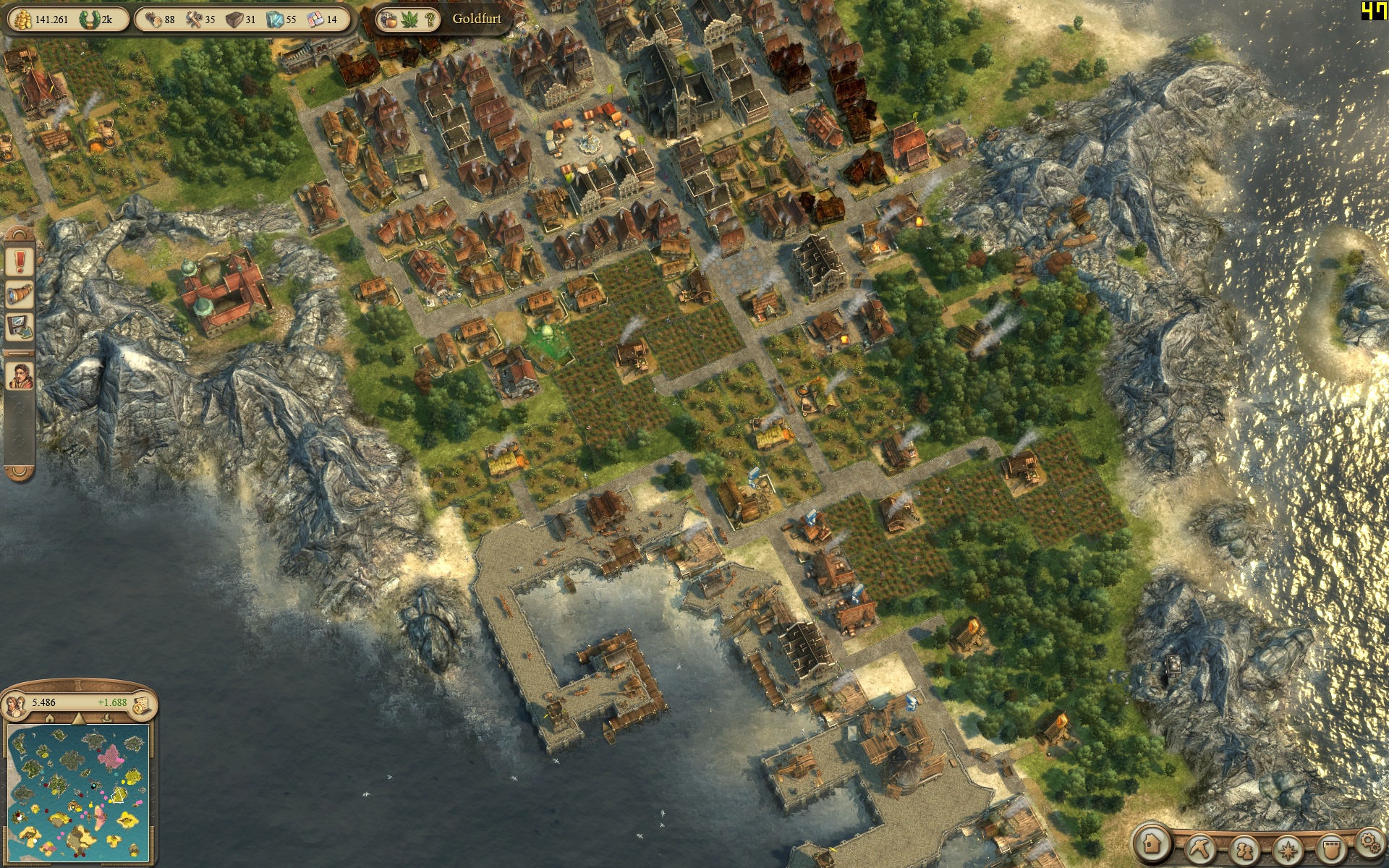This screenshot has height=868, width=1389.
Task: Click the framed picture sidebar button
Action: 20,327
